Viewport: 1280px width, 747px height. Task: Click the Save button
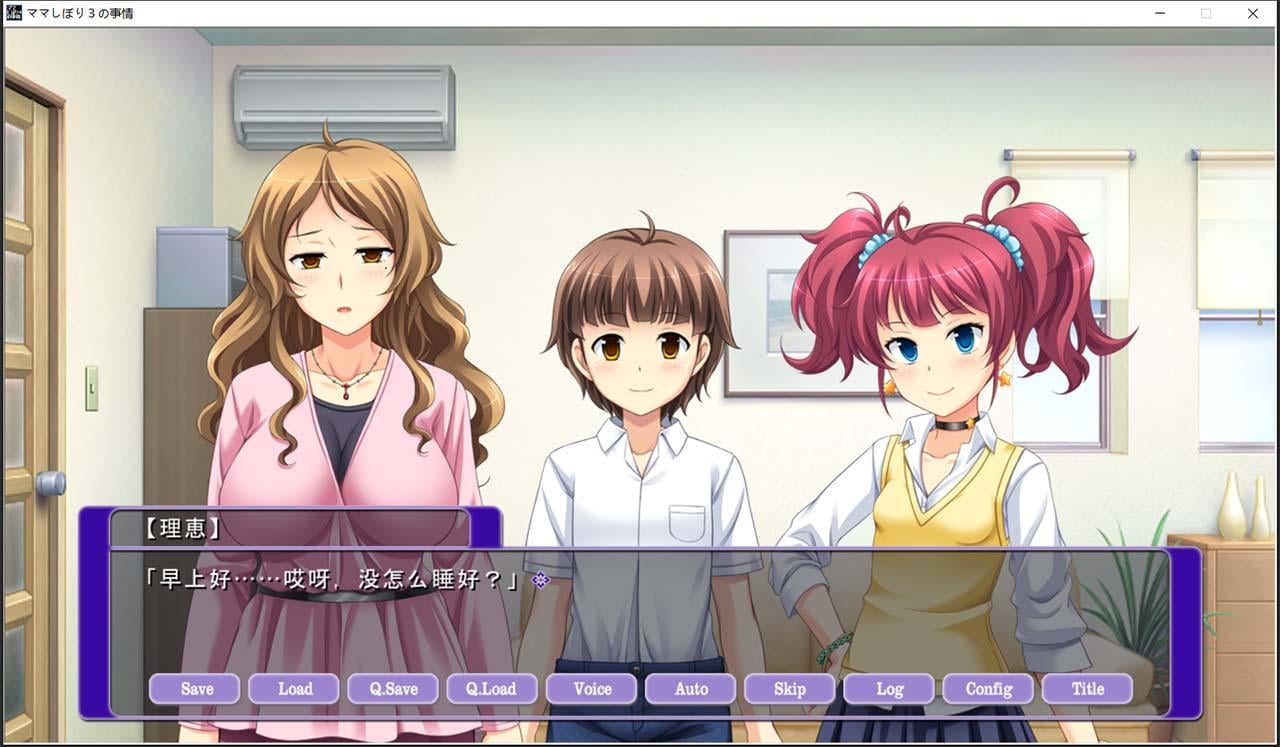[x=195, y=689]
